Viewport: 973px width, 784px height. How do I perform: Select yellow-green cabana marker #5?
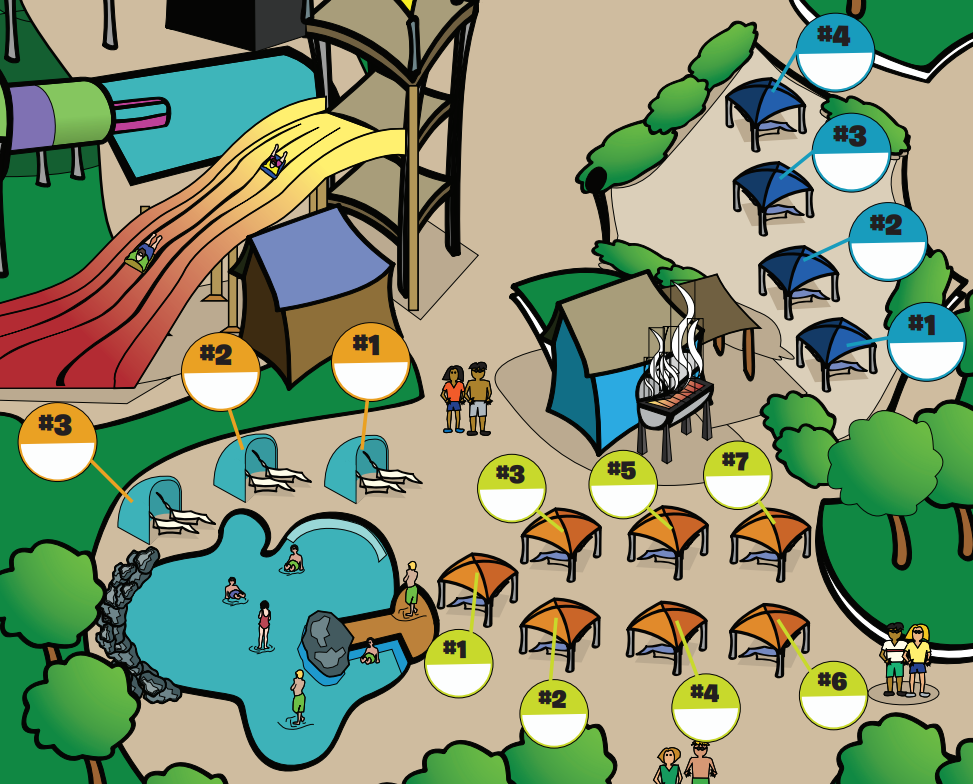(623, 485)
